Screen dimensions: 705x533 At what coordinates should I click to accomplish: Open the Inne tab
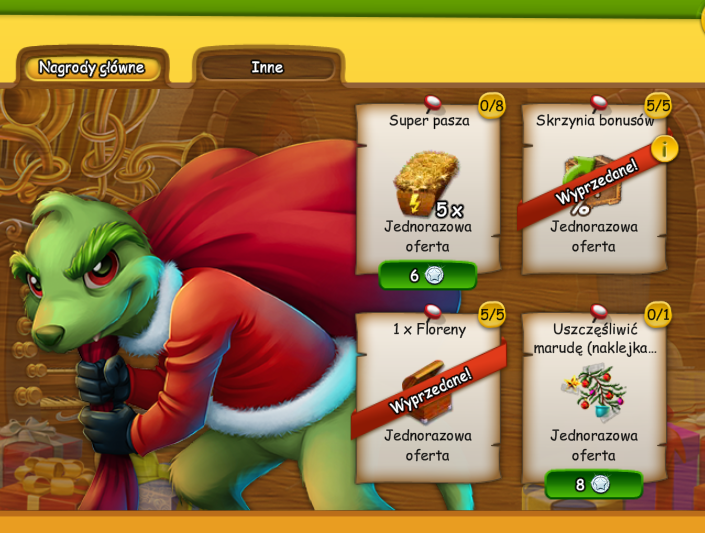[267, 68]
